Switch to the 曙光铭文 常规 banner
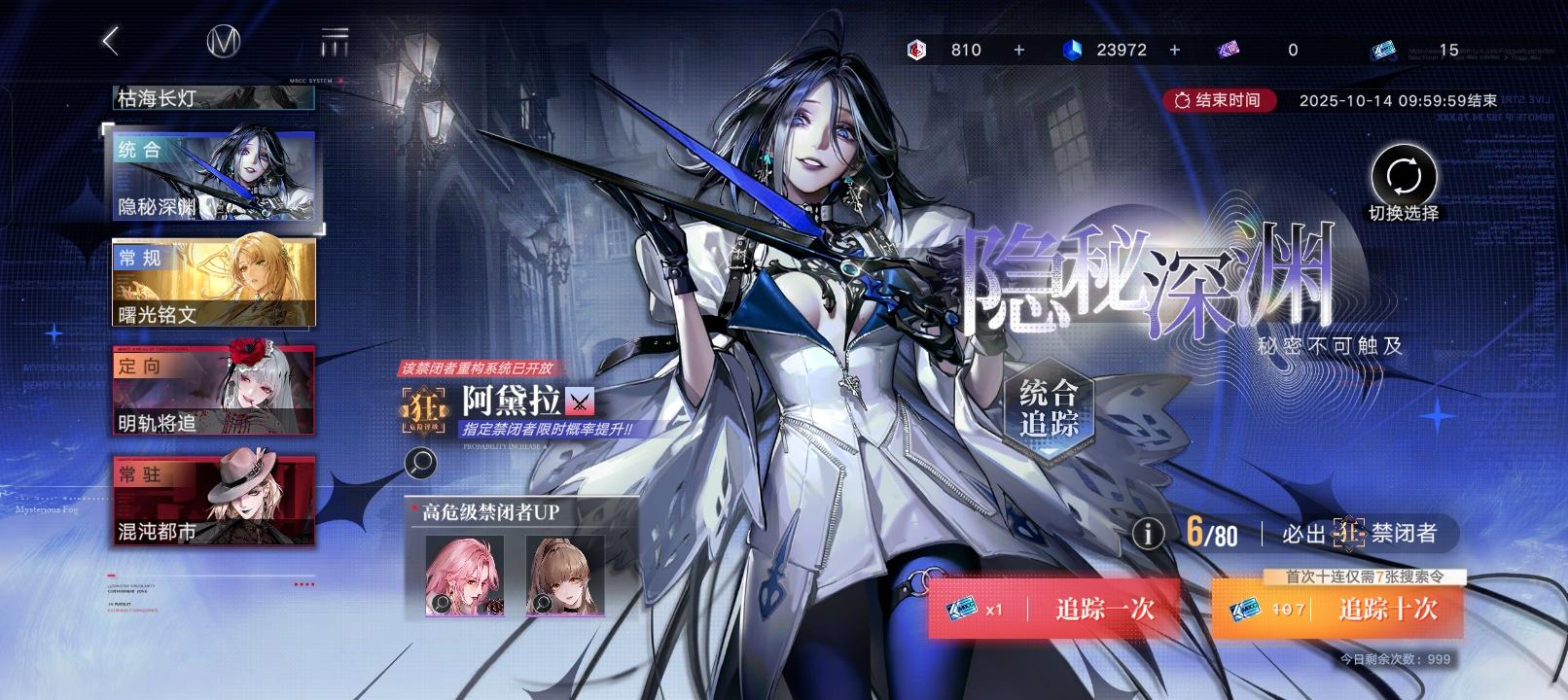Screen dimensions: 1568x700 click(212, 281)
